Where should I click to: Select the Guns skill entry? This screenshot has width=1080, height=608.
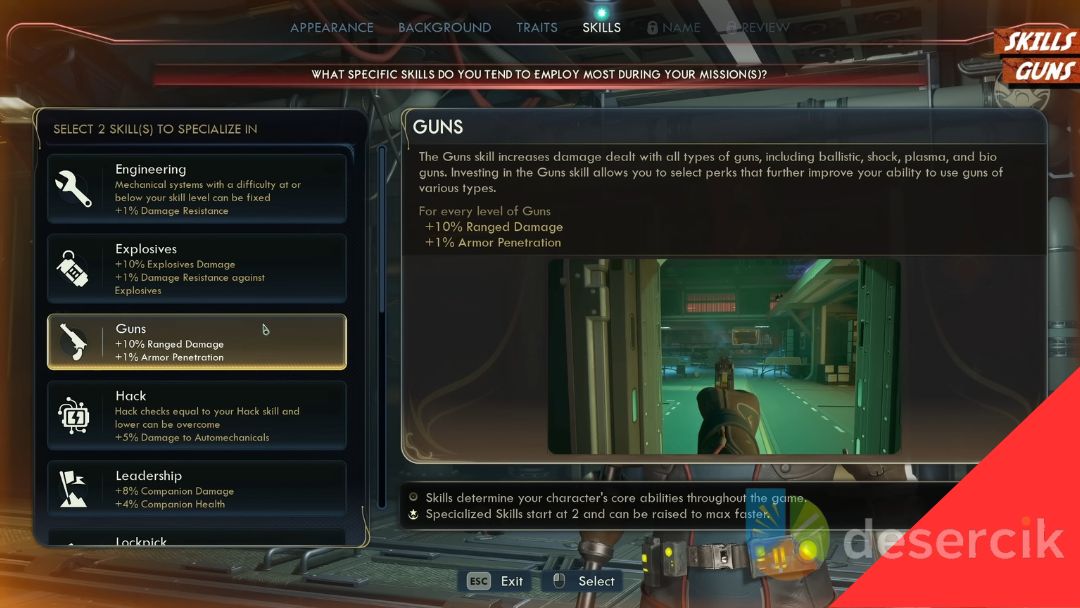[197, 342]
